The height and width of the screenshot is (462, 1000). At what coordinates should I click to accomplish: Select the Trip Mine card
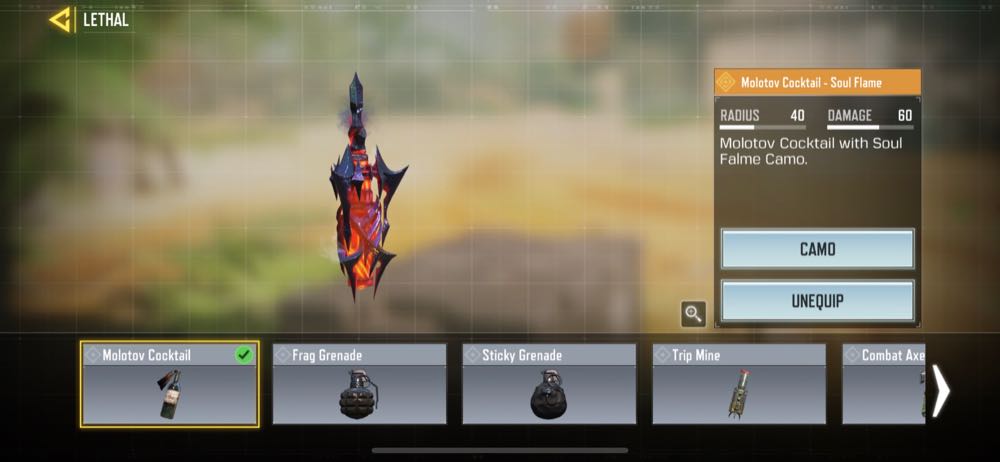click(x=739, y=385)
